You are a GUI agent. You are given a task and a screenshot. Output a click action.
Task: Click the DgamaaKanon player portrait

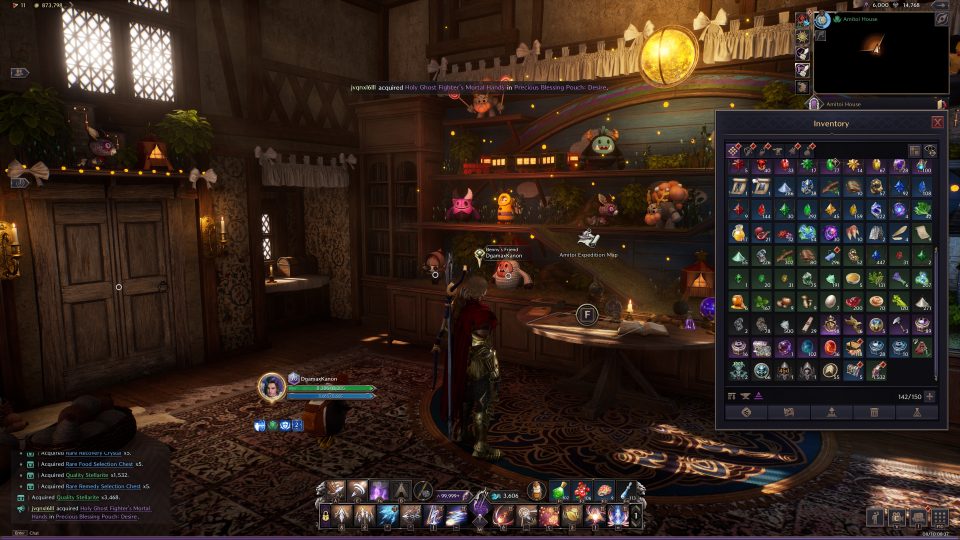(272, 386)
